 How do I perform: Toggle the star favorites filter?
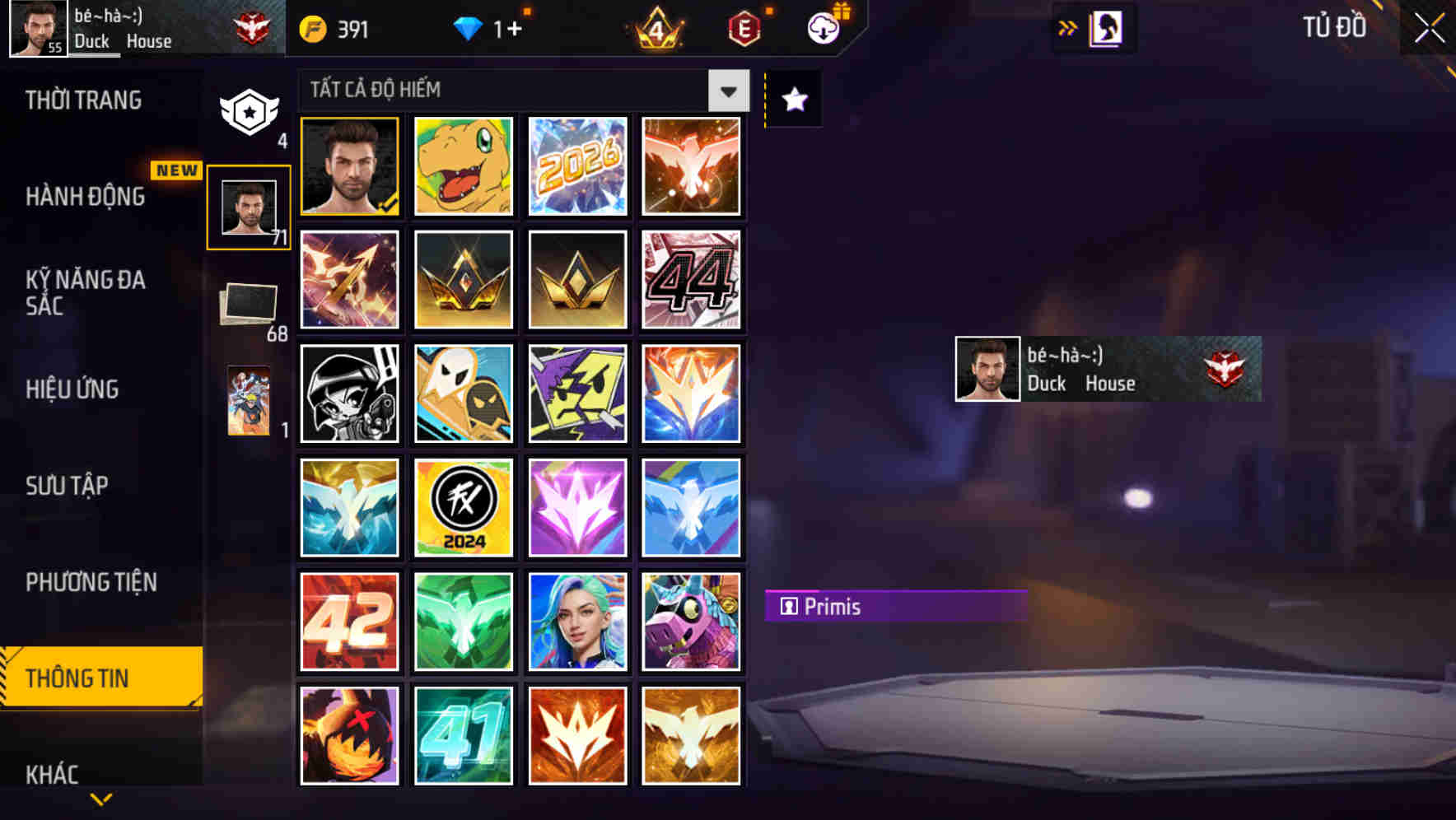pyautogui.click(x=793, y=100)
